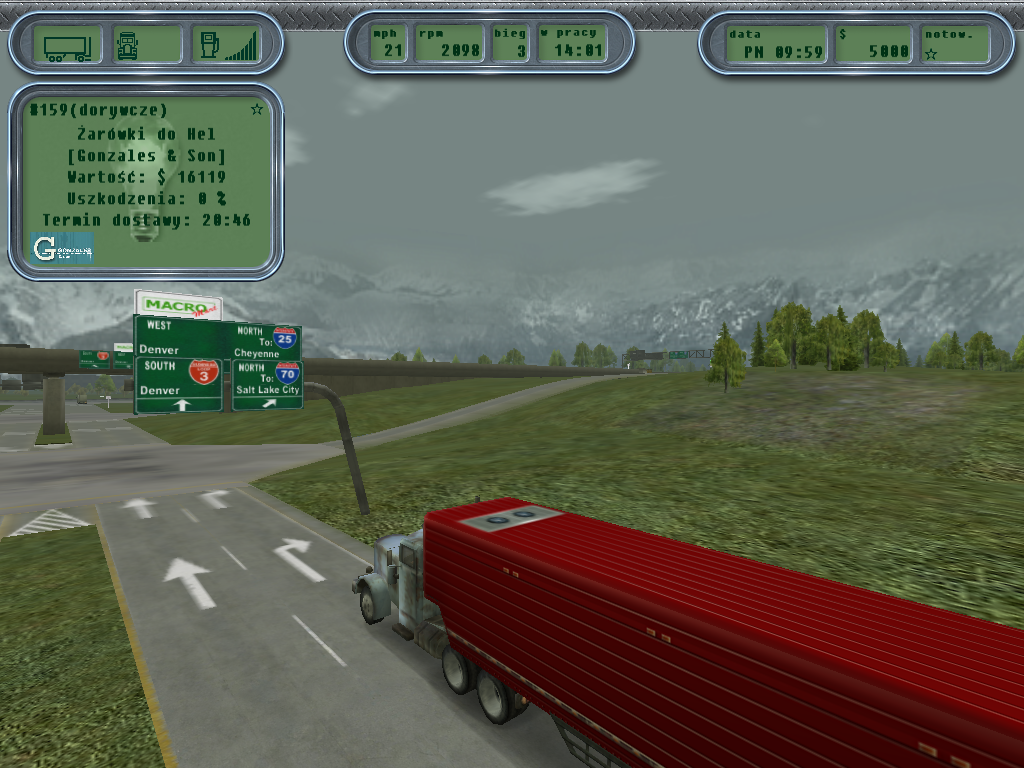Screen dimensions: 1024x768
Task: Click the trailer icon panel
Action: point(67,45)
